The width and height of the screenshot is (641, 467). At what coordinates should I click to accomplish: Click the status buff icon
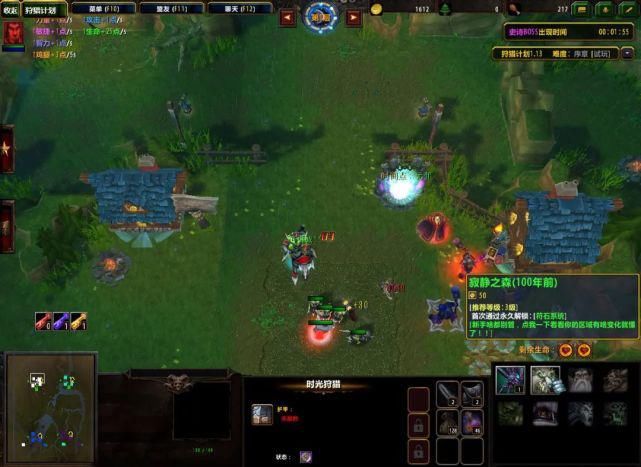click(x=306, y=456)
